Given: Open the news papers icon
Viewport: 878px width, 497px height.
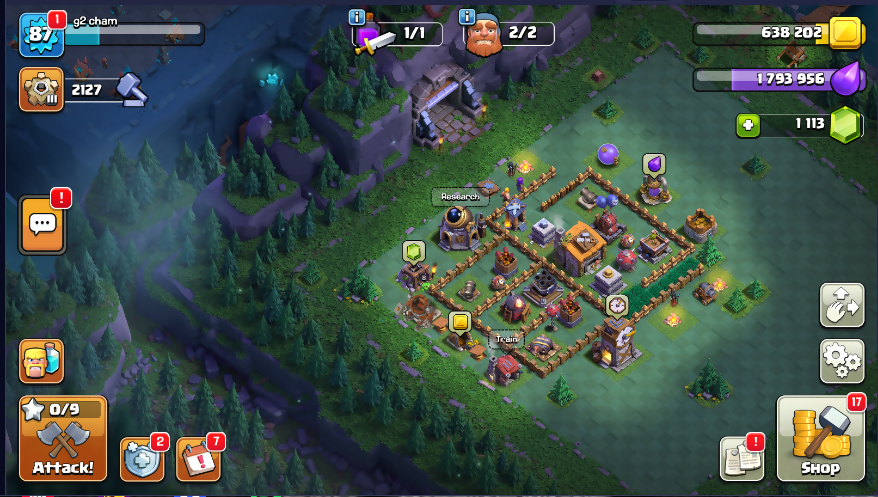Looking at the screenshot, I should (x=741, y=458).
